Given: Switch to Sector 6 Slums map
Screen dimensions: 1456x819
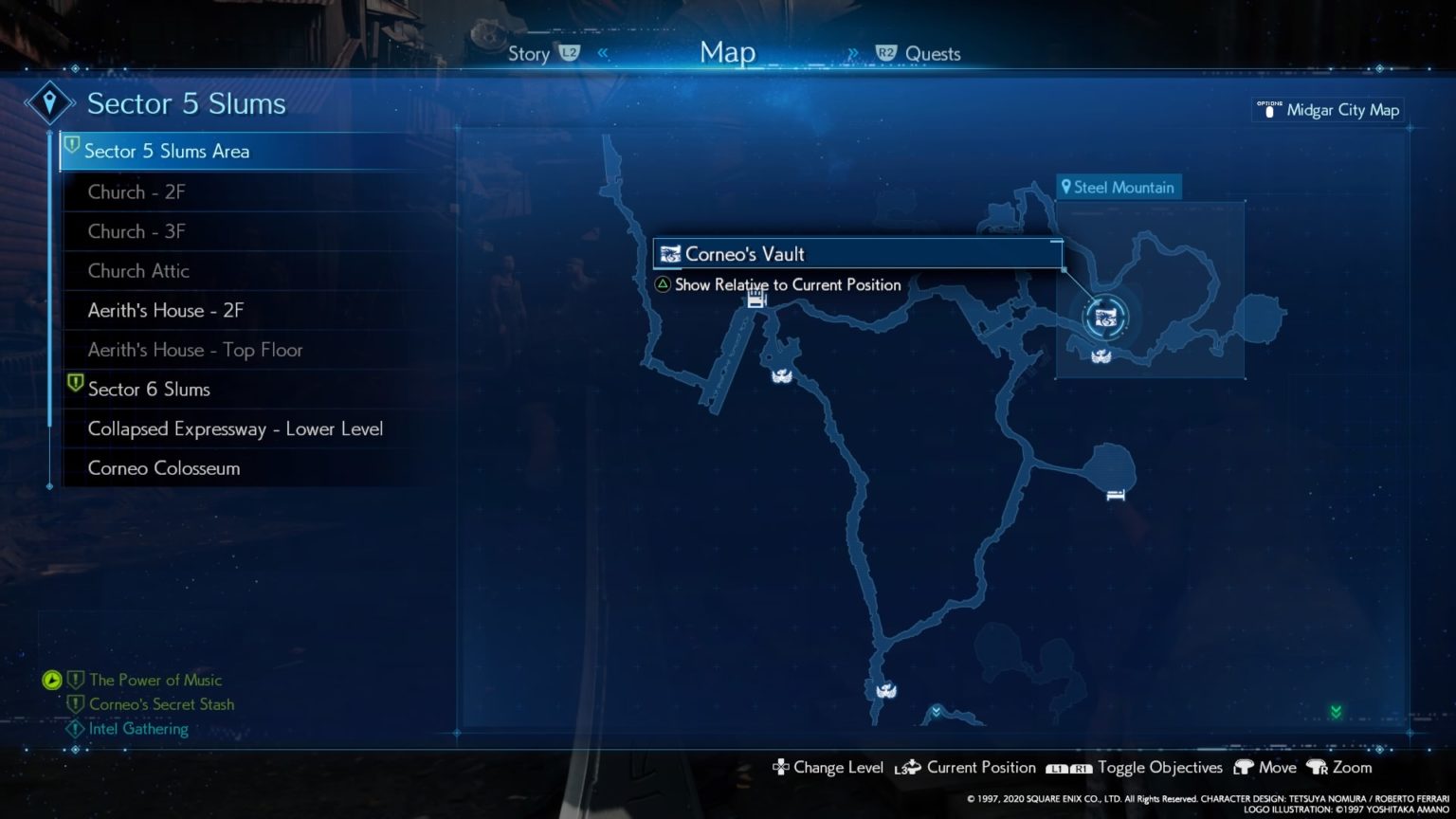Looking at the screenshot, I should (x=149, y=390).
